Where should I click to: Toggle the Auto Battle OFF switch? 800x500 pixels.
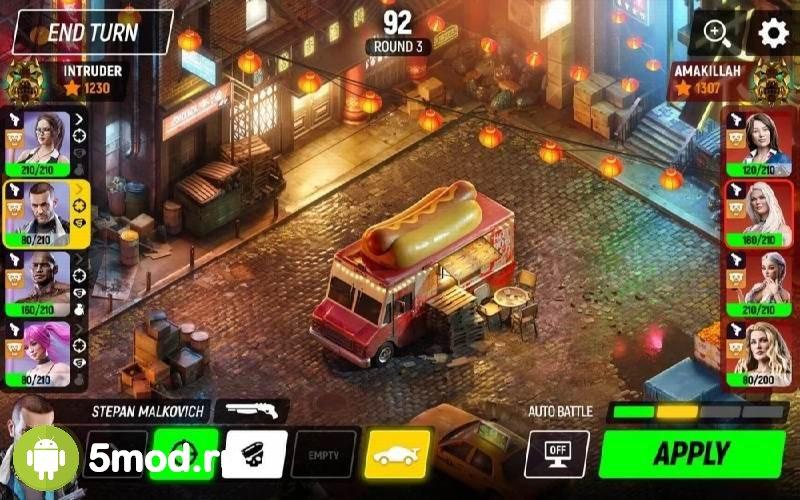[x=557, y=453]
